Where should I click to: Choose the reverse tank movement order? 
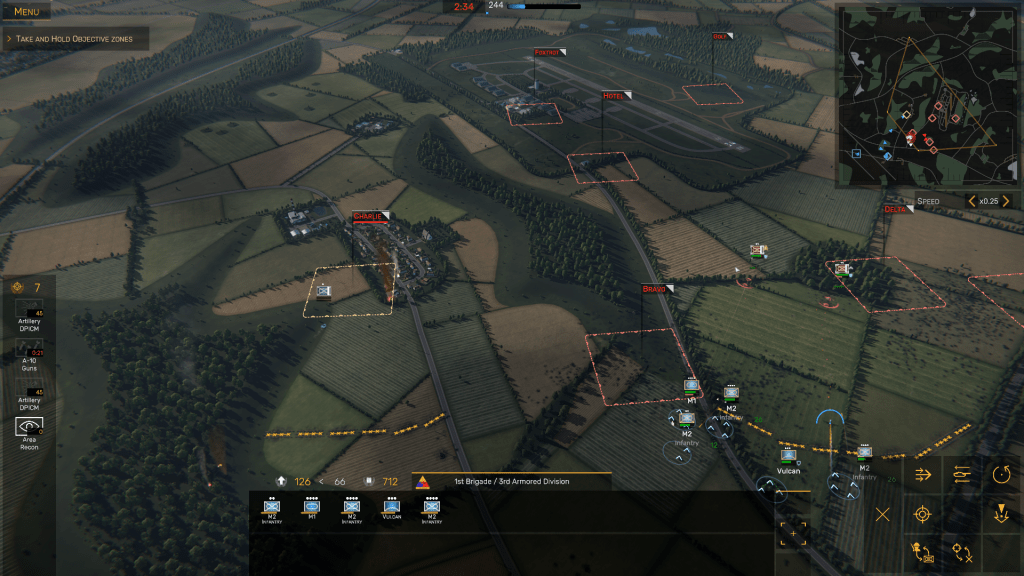pos(962,474)
